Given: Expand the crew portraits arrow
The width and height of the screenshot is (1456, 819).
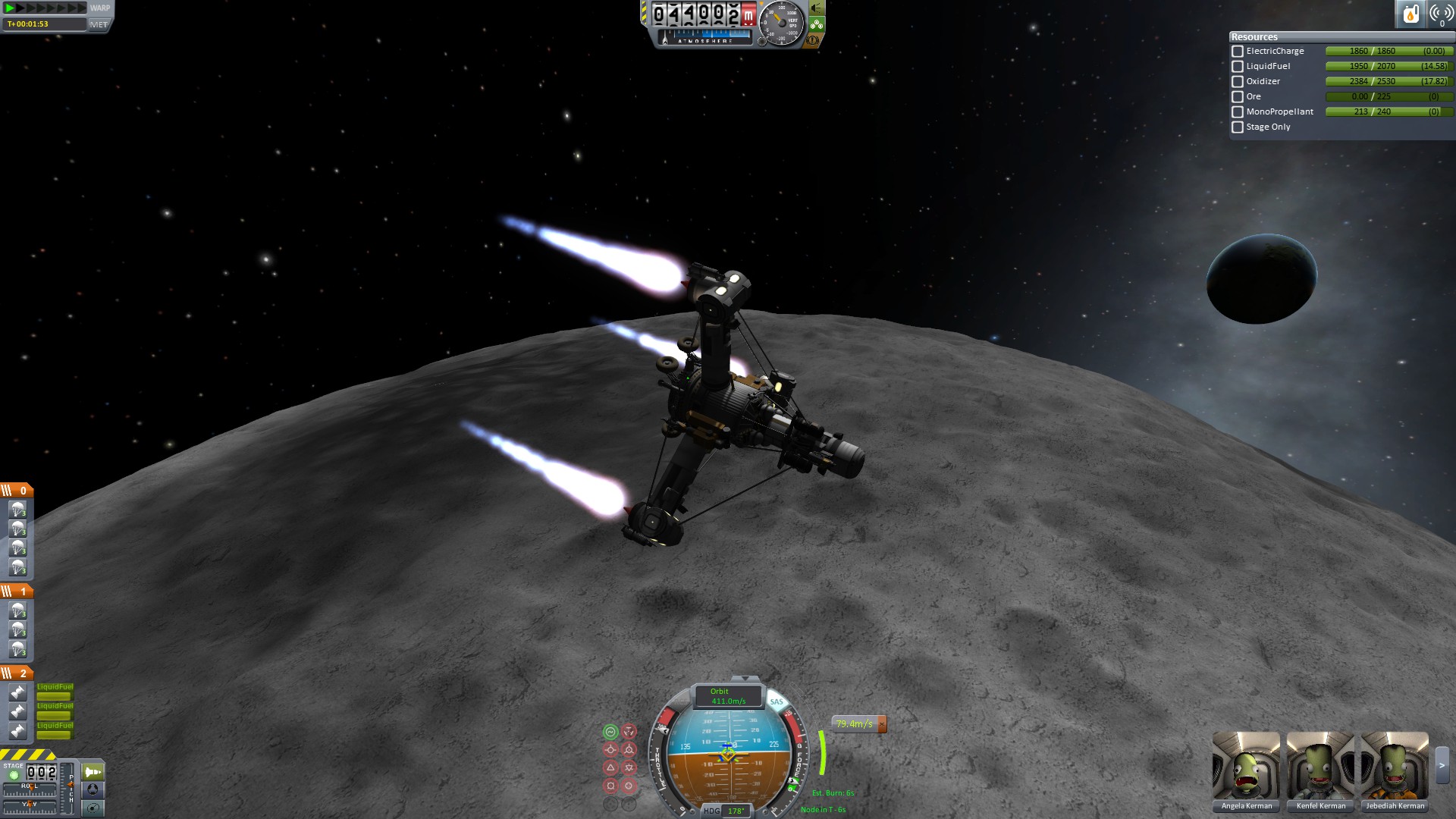Looking at the screenshot, I should pyautogui.click(x=1442, y=766).
